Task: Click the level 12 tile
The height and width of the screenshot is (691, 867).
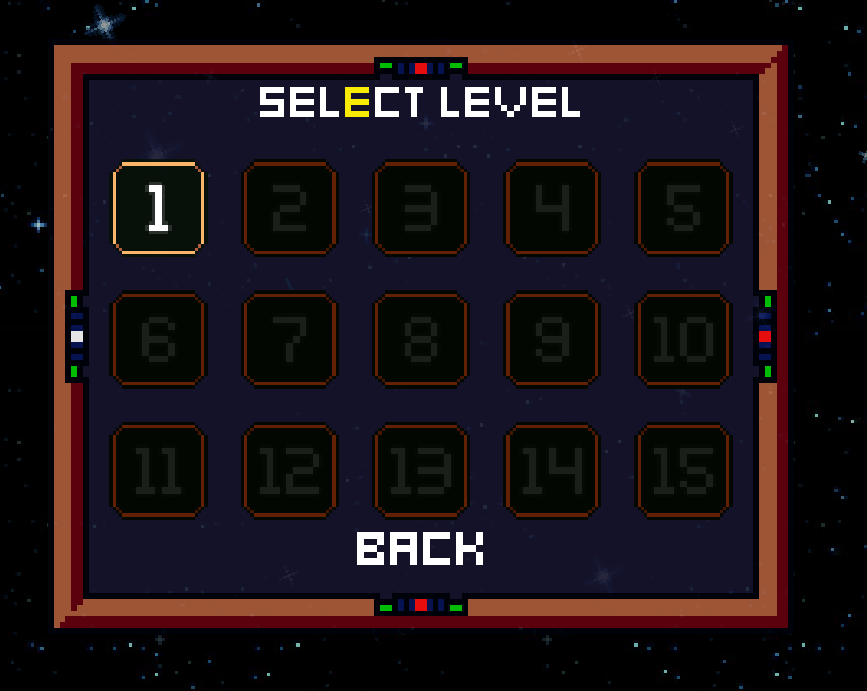Action: coord(290,470)
